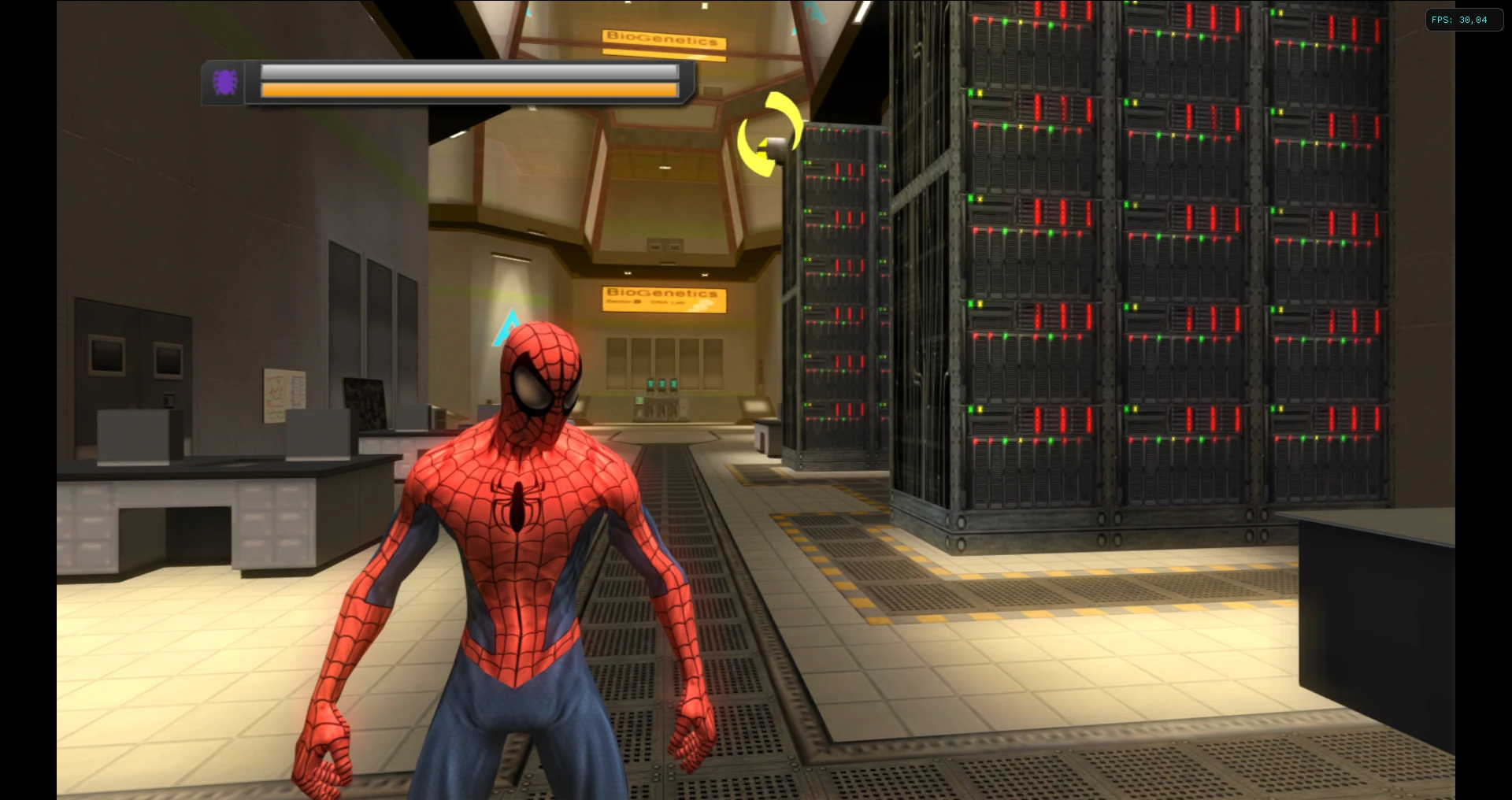This screenshot has height=800, width=1512.
Task: Click the FPS: 30,04 overlay counter
Action: 1465,20
